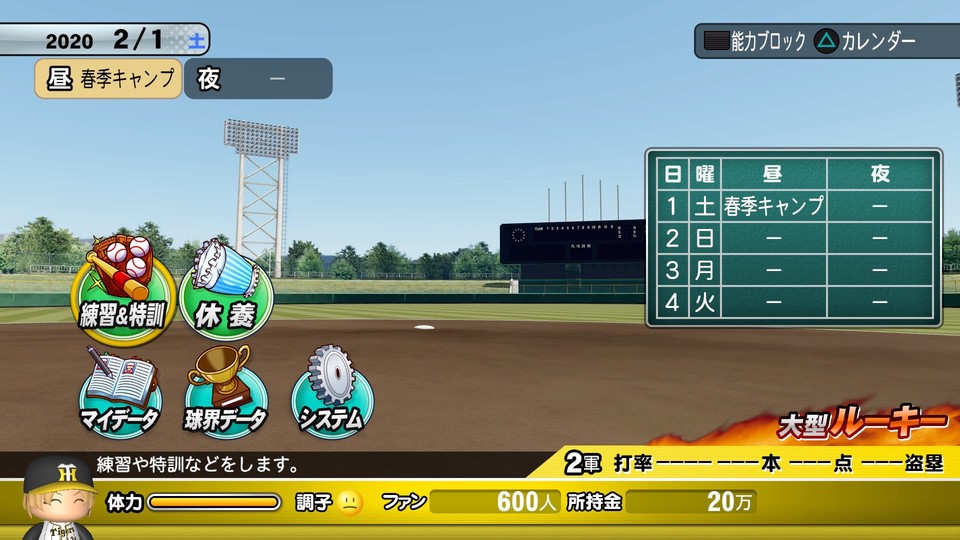960x540 pixels.
Task: Click the 春季キャンプ entry in the calendar table
Action: (x=773, y=207)
